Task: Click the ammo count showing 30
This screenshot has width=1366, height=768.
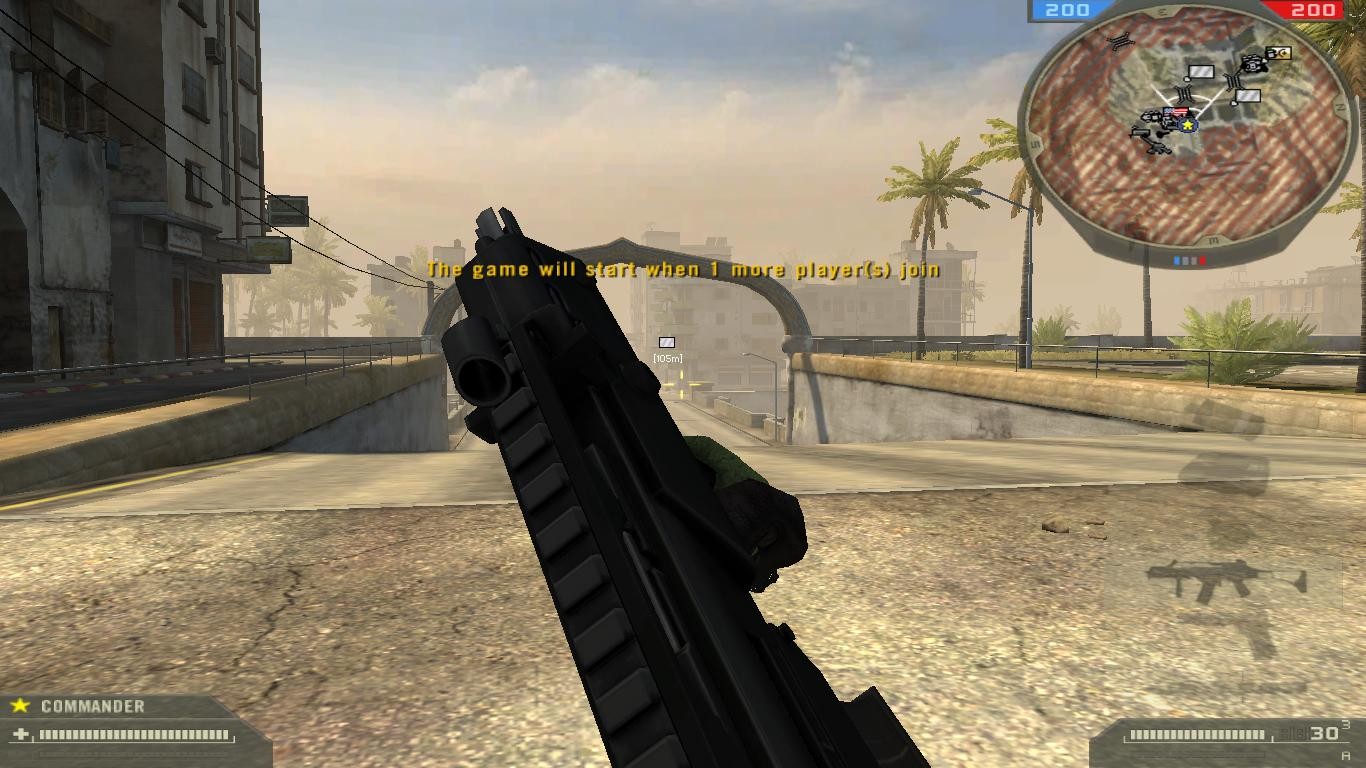Action: click(x=1325, y=733)
